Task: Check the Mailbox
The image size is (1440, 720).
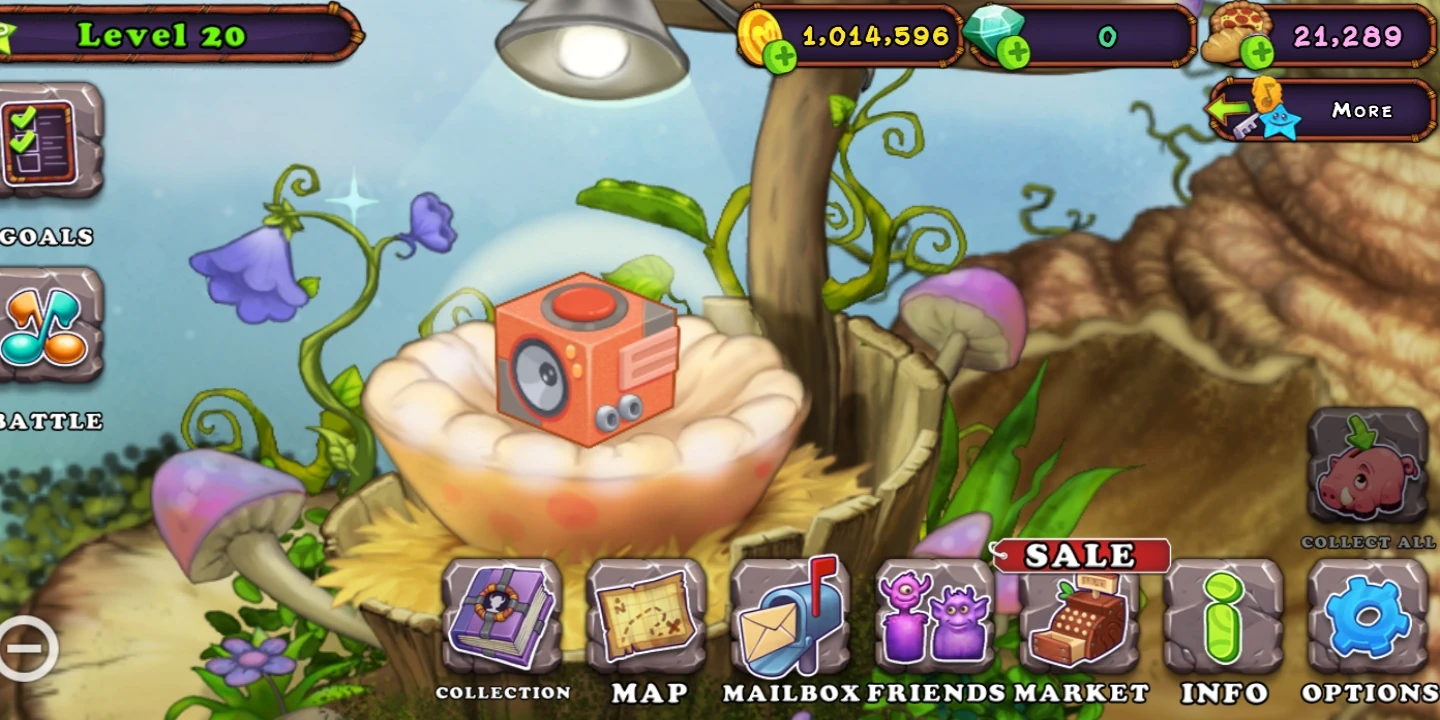Action: coord(790,620)
